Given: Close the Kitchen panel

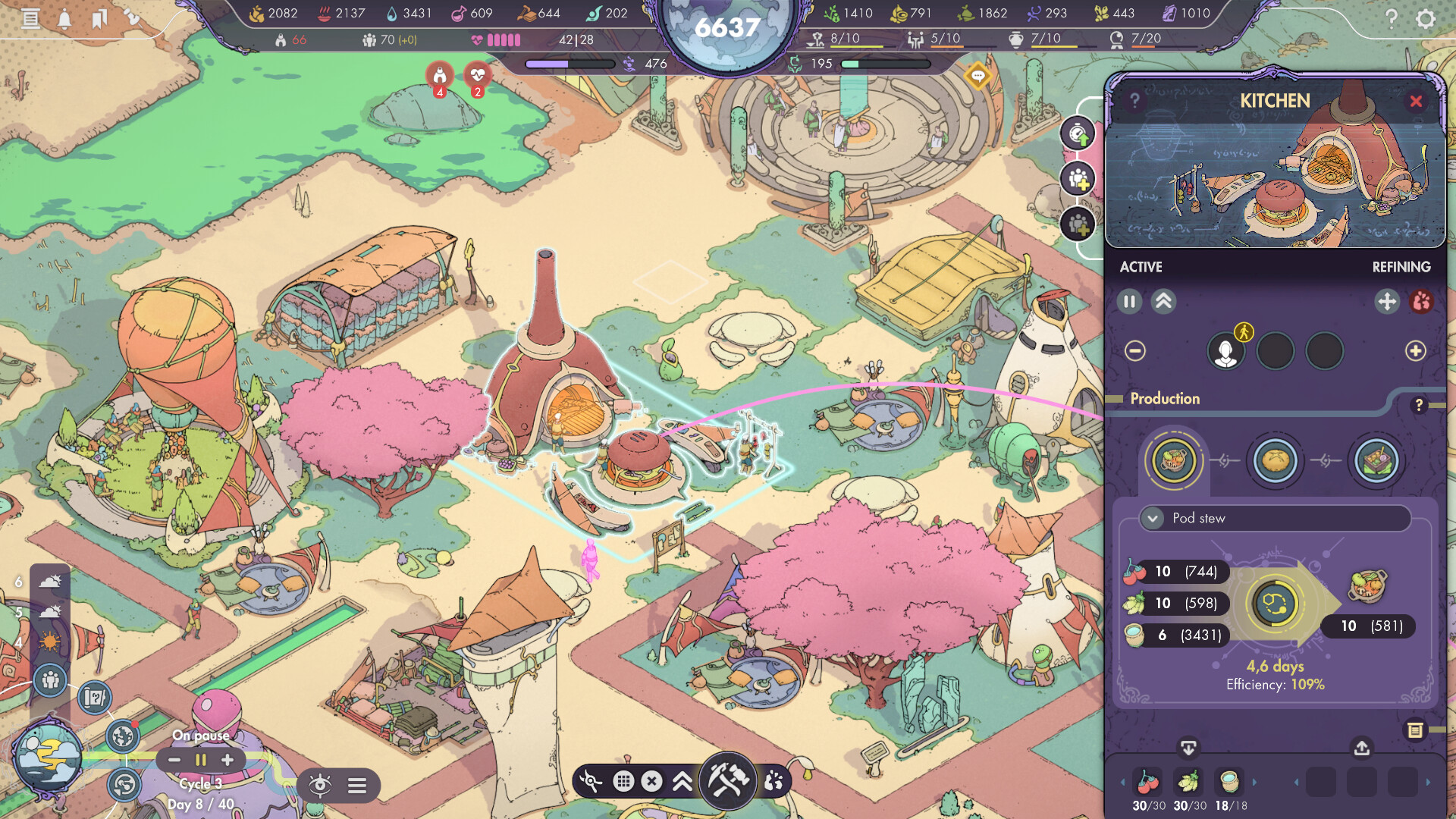Looking at the screenshot, I should (x=1416, y=102).
